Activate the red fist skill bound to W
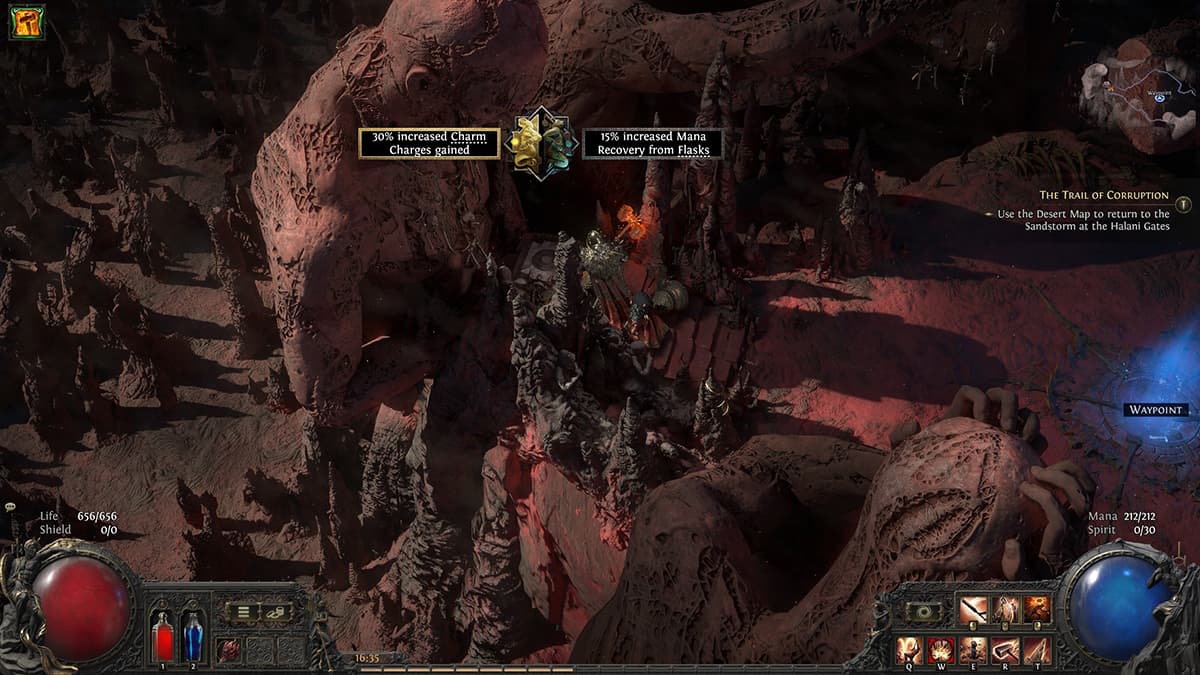 (941, 649)
